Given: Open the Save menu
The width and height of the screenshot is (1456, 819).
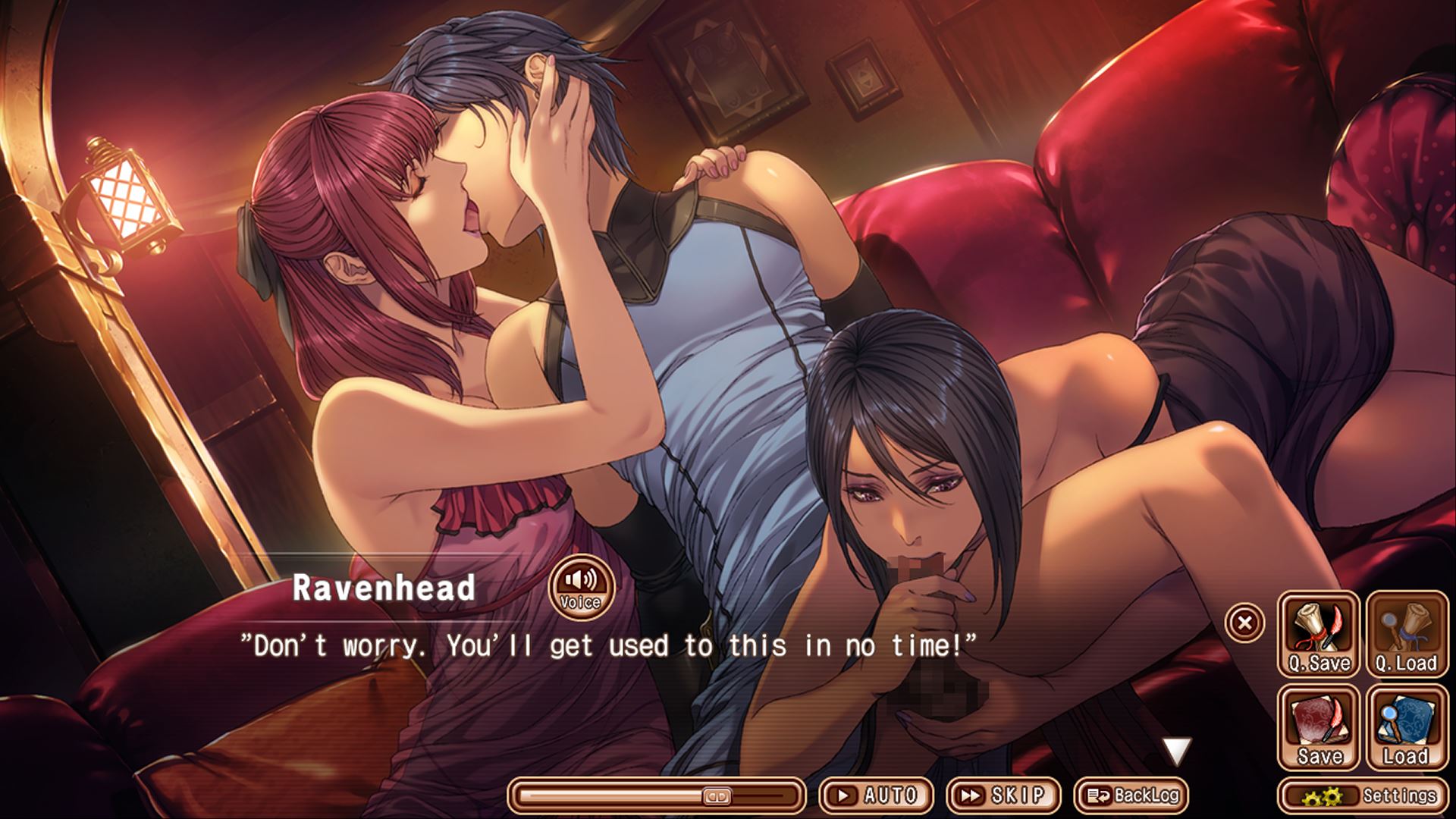Looking at the screenshot, I should click(x=1319, y=727).
